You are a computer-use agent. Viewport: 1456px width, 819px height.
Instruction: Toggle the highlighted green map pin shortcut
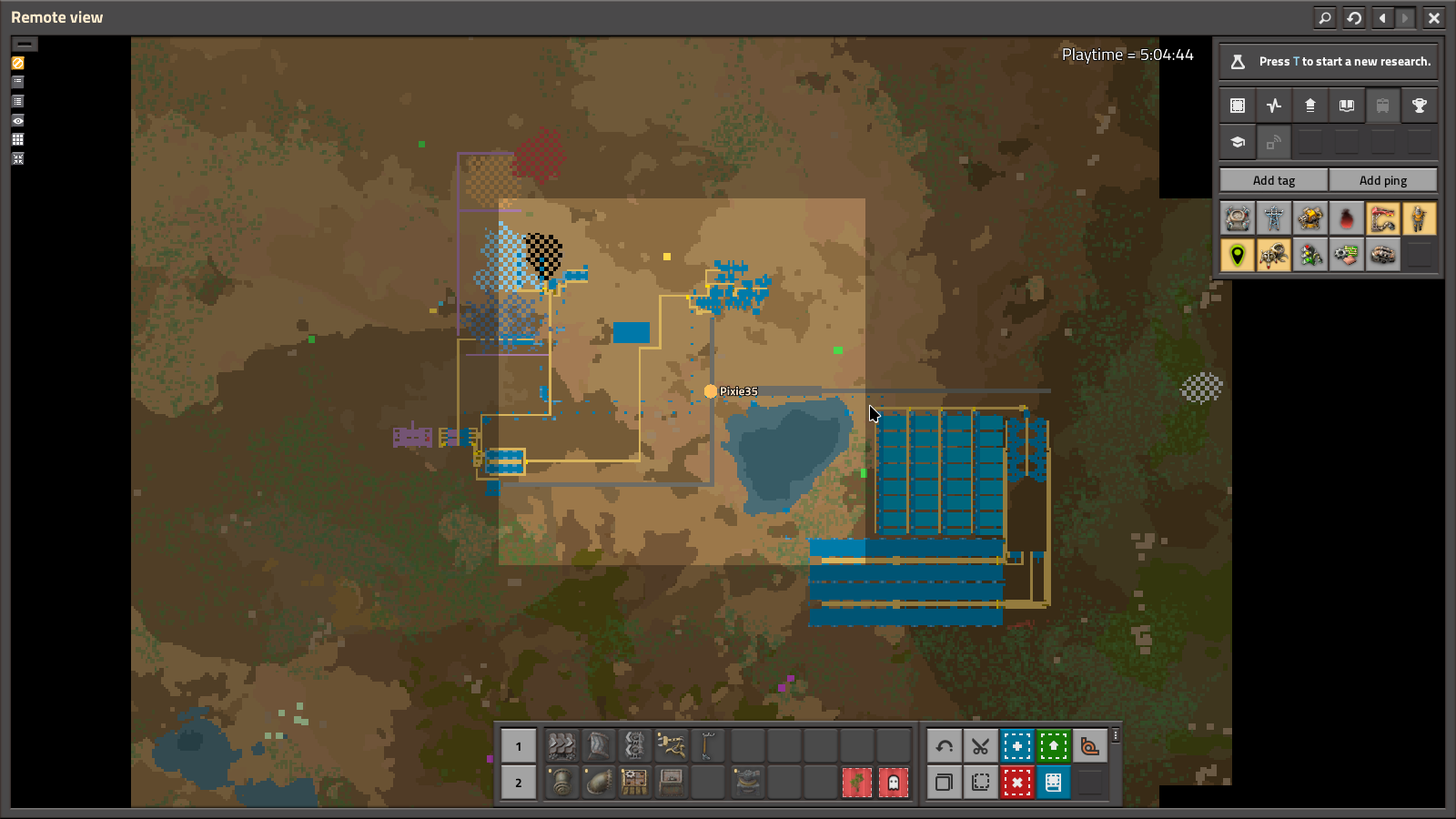pyautogui.click(x=1237, y=255)
